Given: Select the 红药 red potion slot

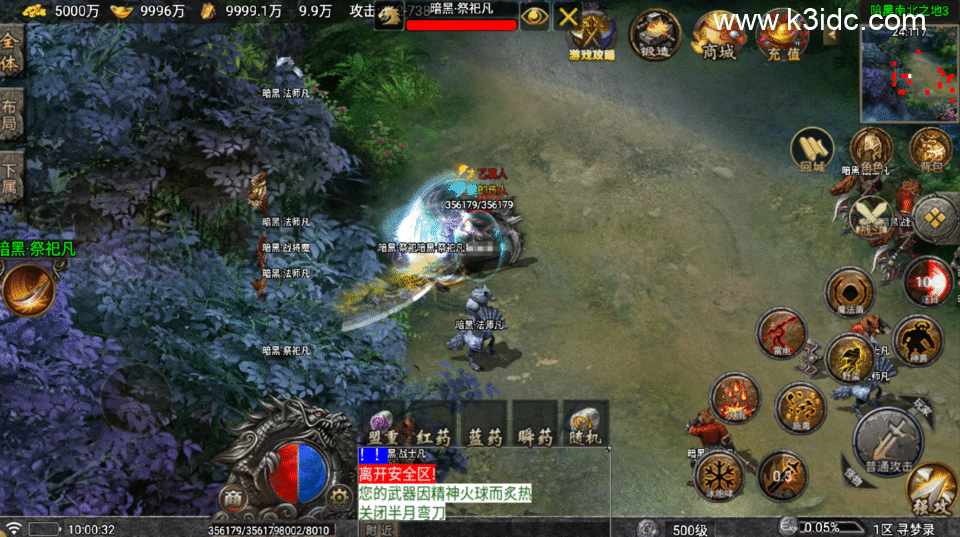Looking at the screenshot, I should click(x=434, y=423).
